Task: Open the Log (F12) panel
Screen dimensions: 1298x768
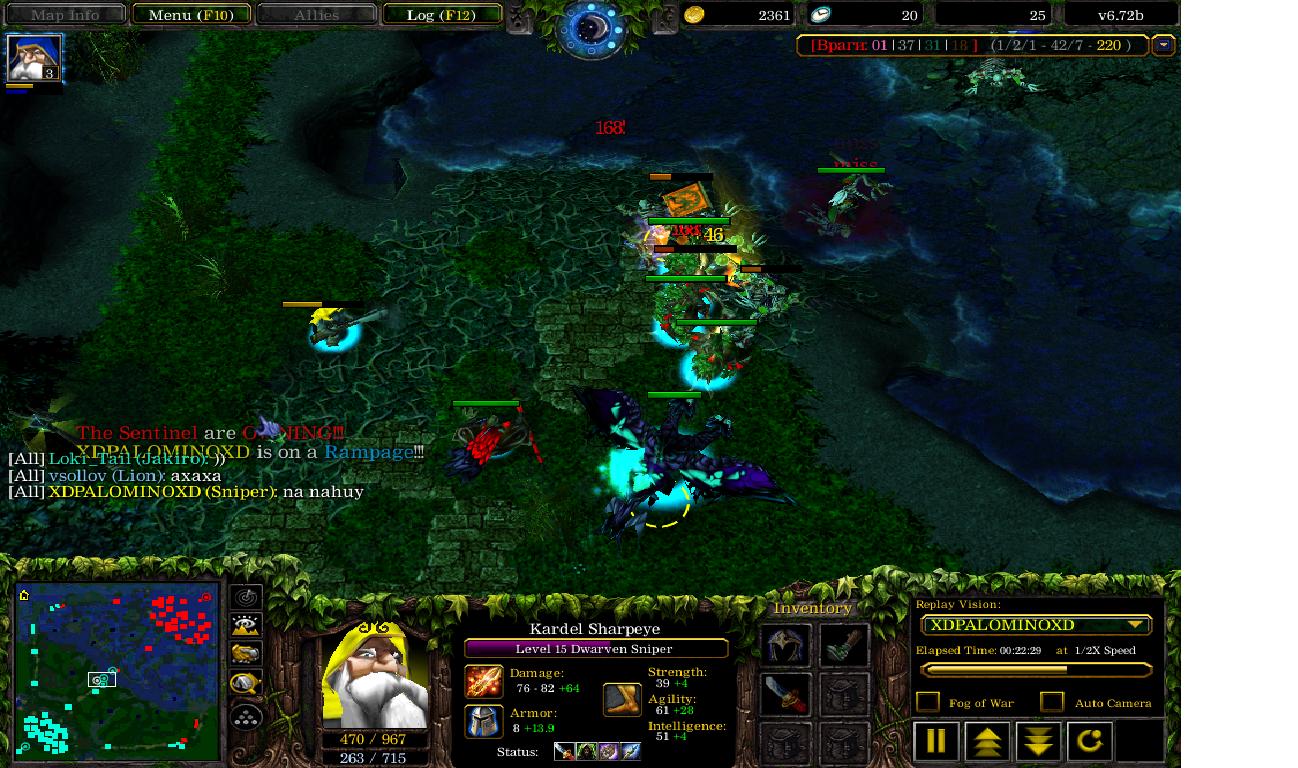Action: tap(440, 15)
